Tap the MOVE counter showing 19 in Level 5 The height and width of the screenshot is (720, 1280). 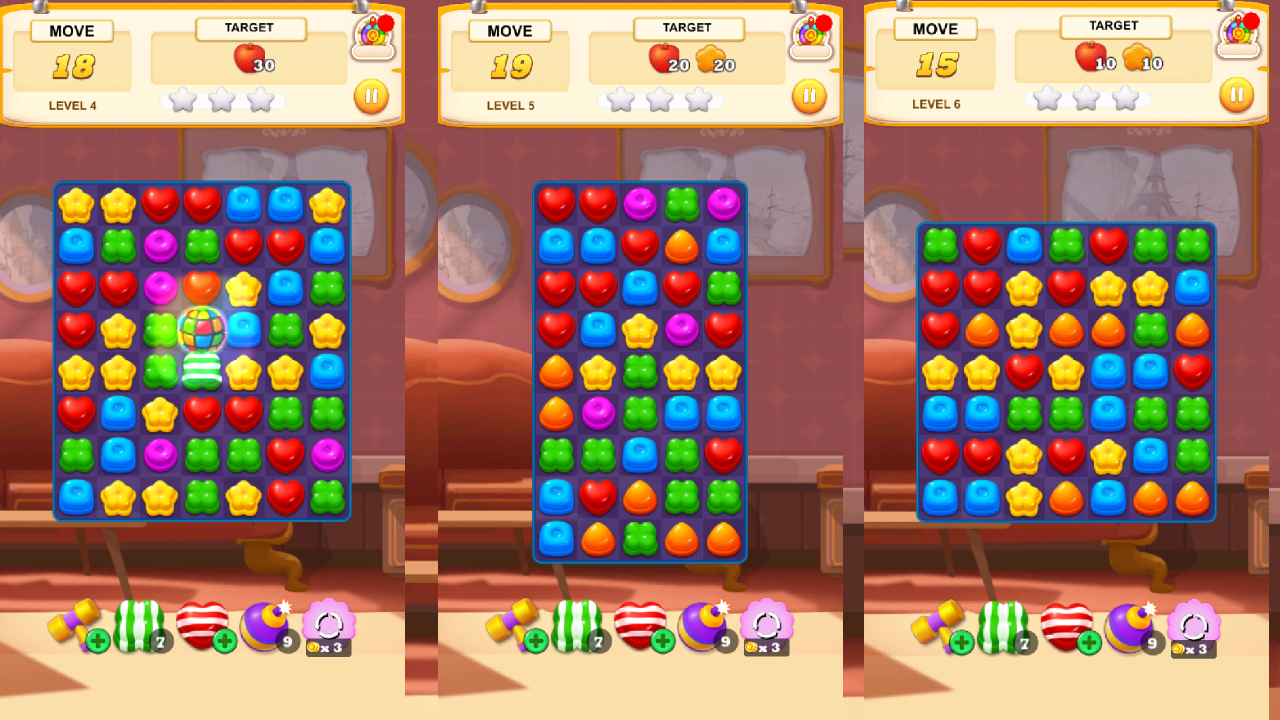pos(510,65)
